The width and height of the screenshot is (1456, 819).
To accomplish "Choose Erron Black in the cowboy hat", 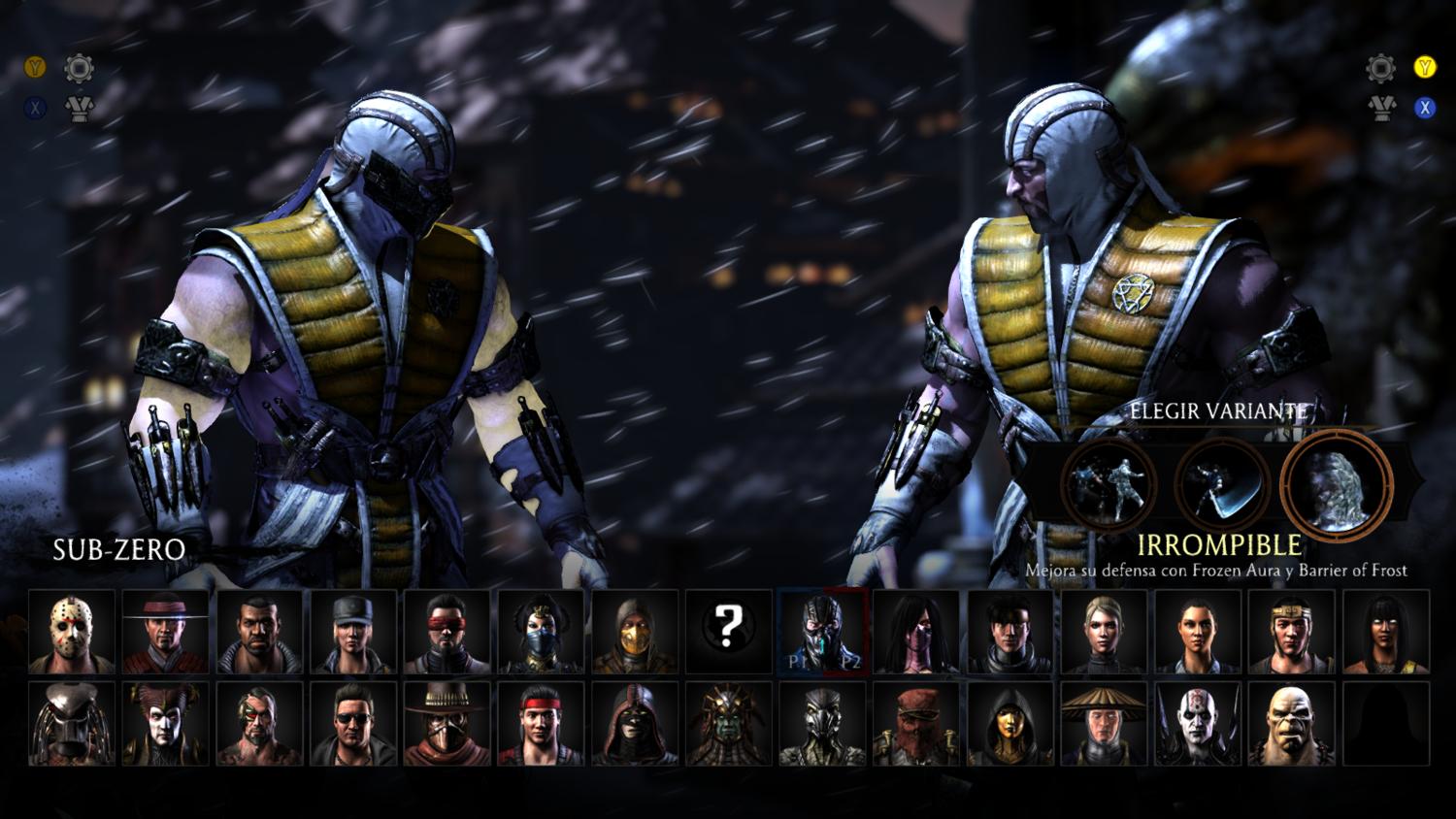I will 447,724.
